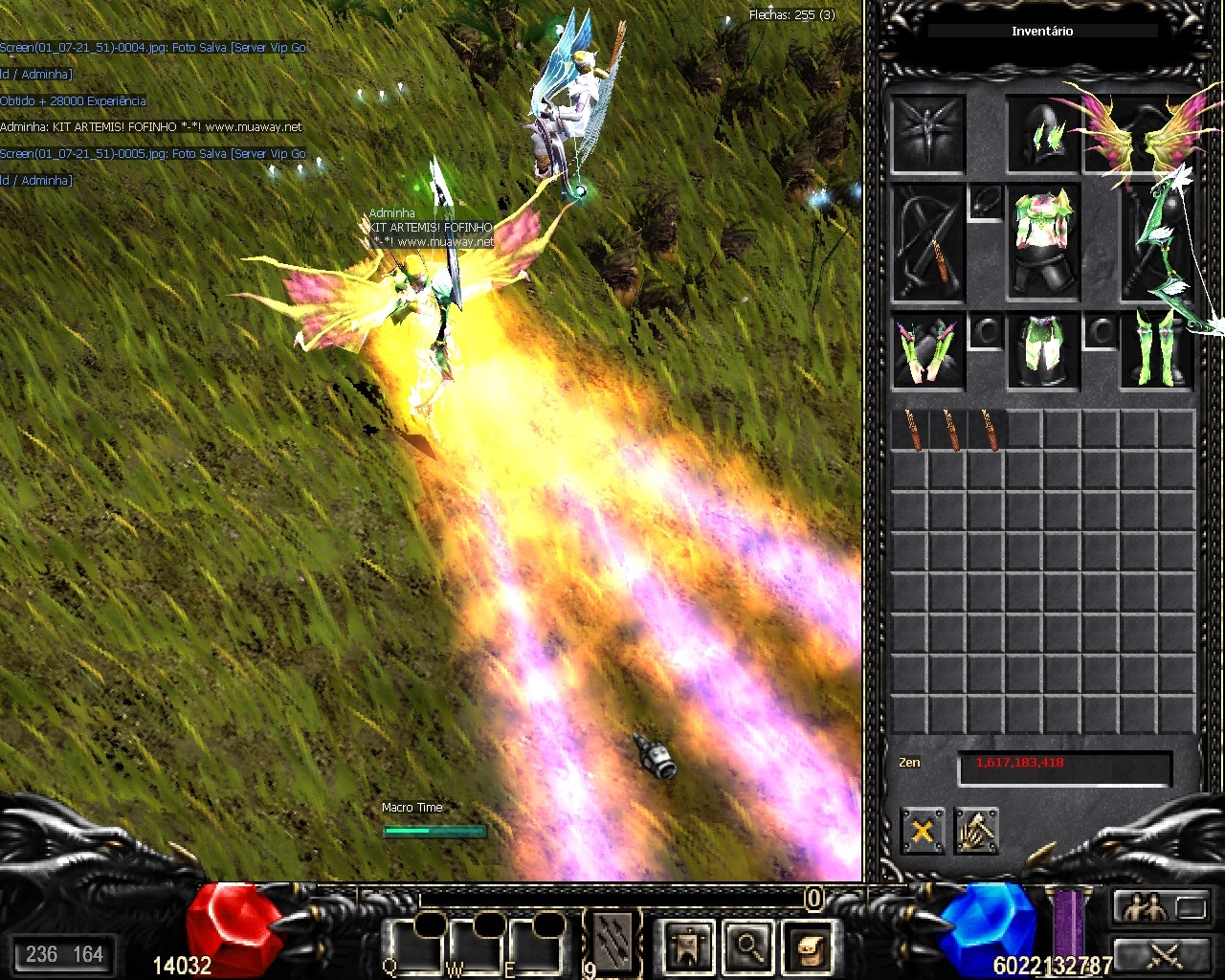Click the Zen amount field
The width and height of the screenshot is (1225, 980).
click(x=1064, y=767)
